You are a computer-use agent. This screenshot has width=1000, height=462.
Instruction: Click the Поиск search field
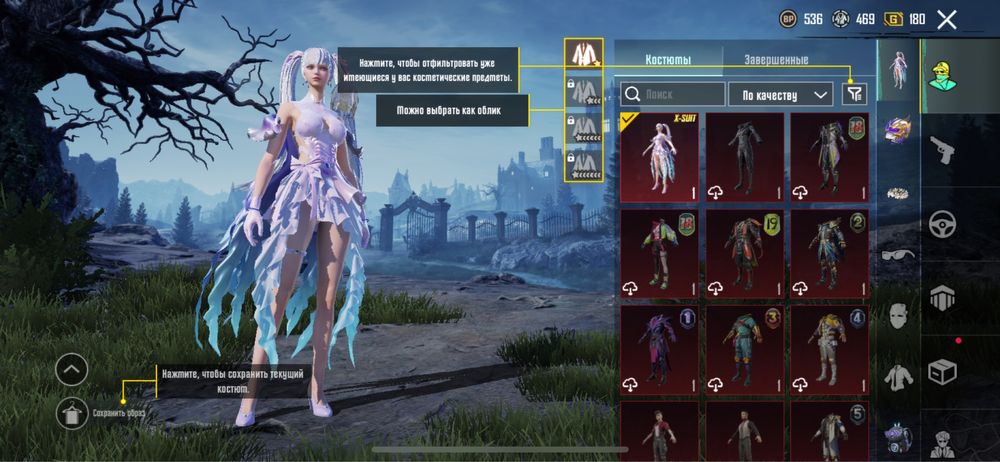[x=672, y=94]
